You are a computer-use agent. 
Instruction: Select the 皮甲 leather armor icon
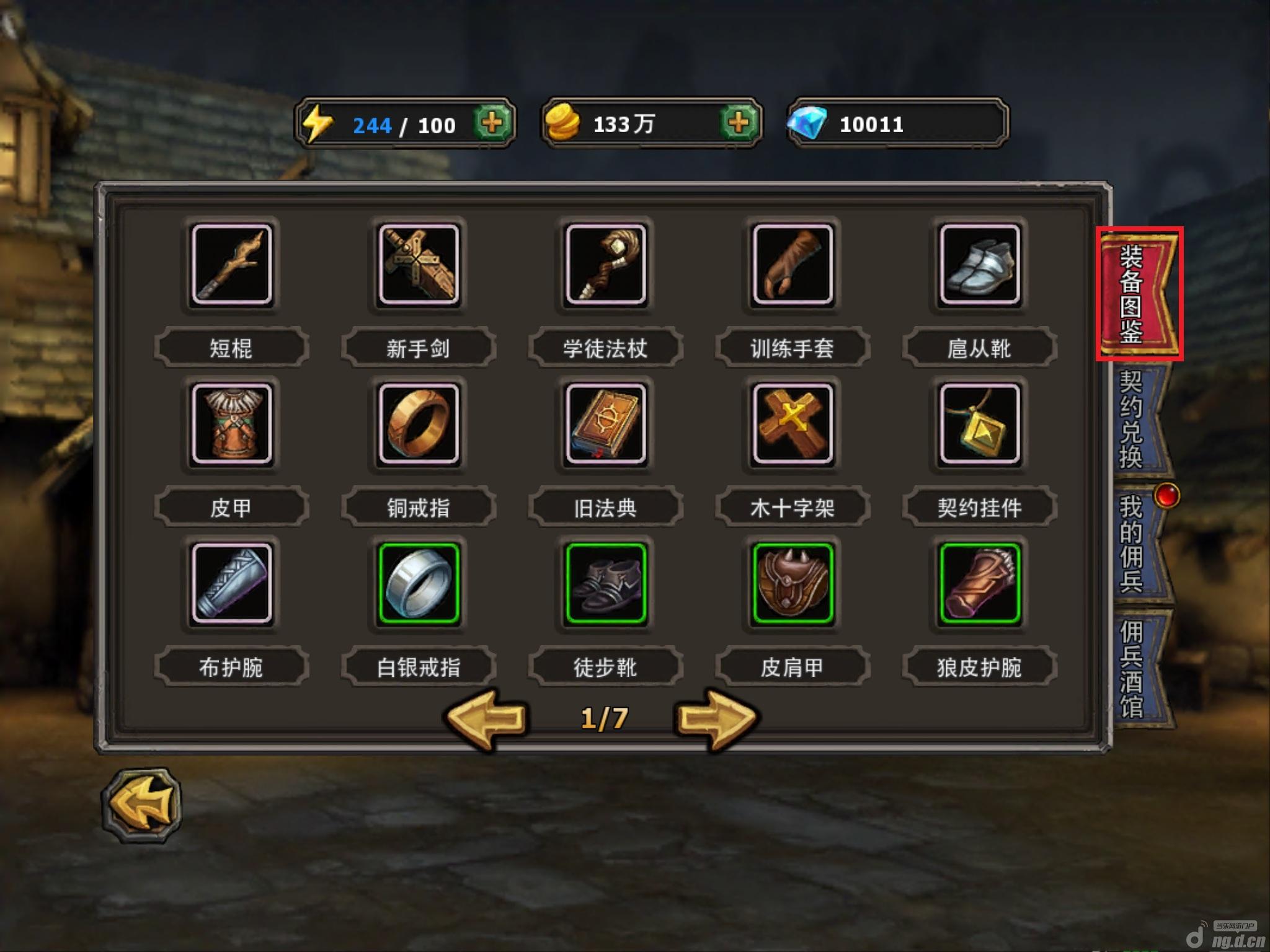pos(232,424)
